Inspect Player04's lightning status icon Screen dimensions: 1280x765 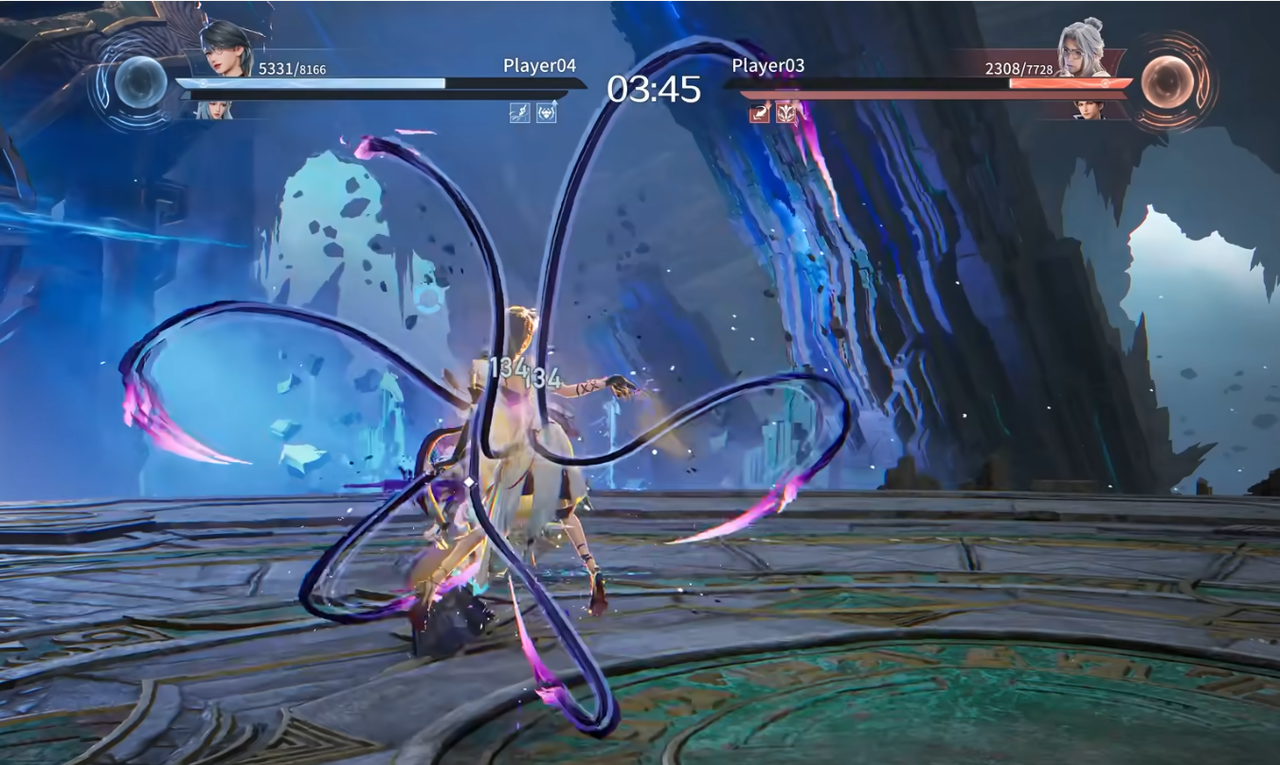(520, 113)
